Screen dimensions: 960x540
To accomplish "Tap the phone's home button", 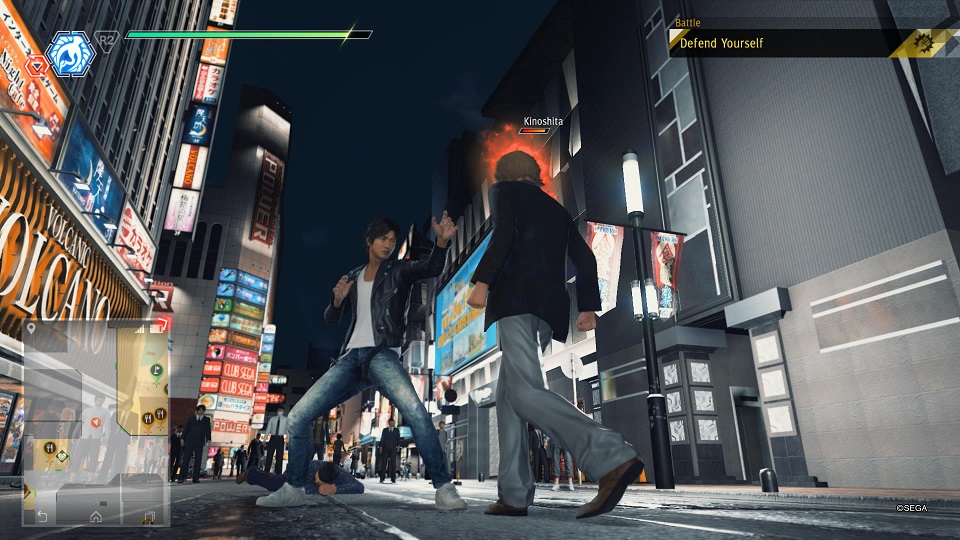I will (95, 516).
